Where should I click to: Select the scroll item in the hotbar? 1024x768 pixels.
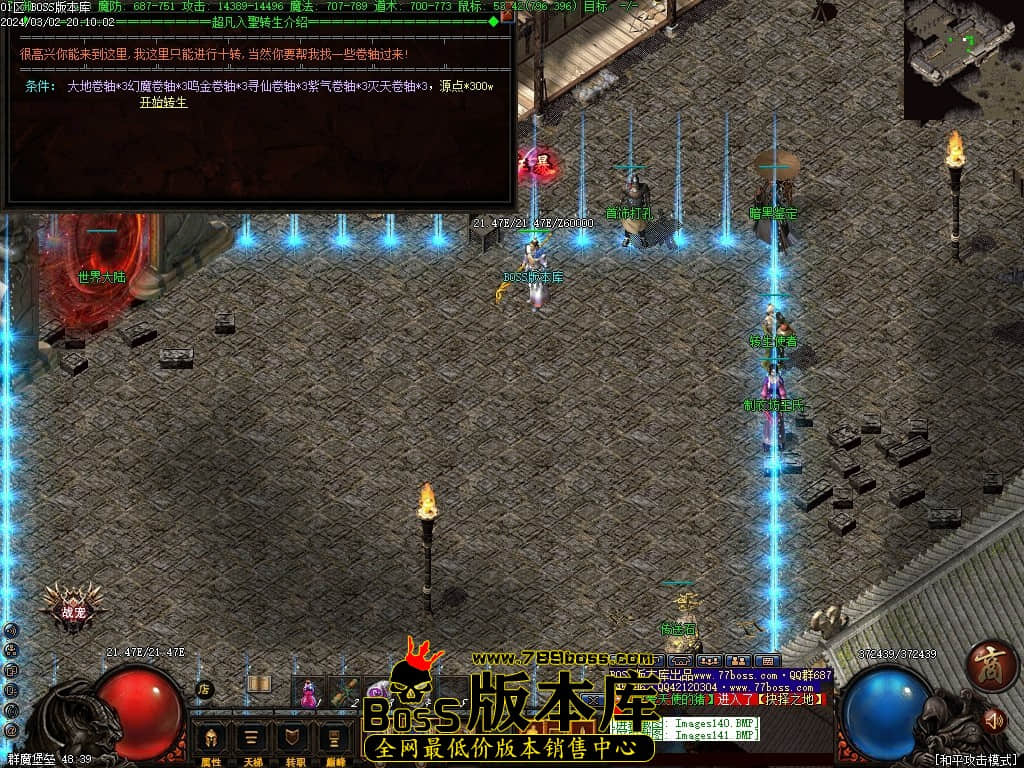(x=344, y=691)
